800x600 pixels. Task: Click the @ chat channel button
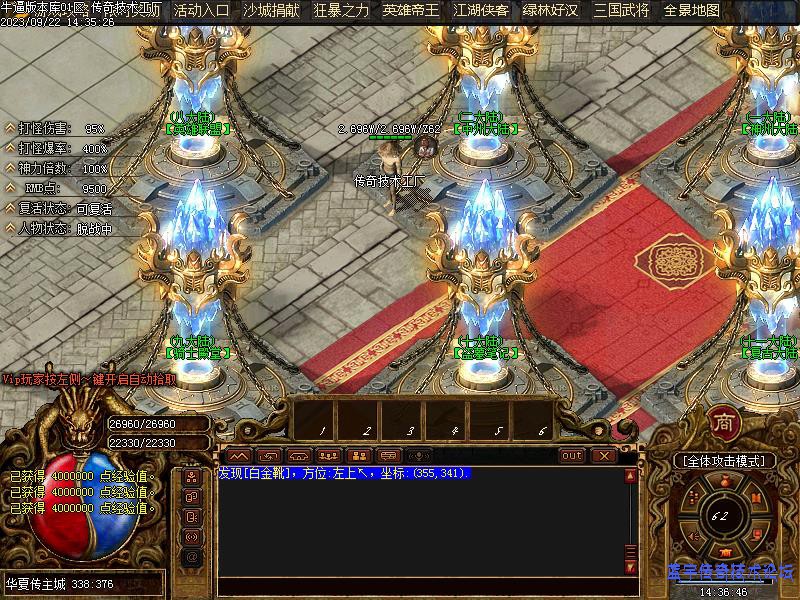(192, 556)
